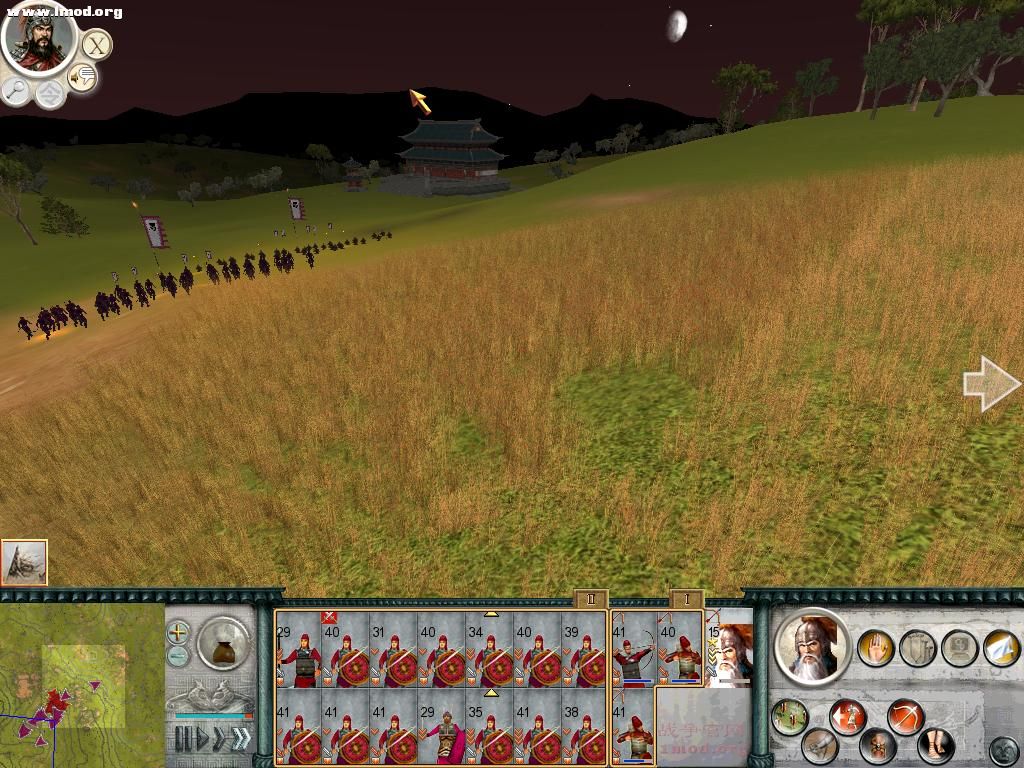Click the advisor's magnifying glass button
This screenshot has height=768, width=1024.
16,90
